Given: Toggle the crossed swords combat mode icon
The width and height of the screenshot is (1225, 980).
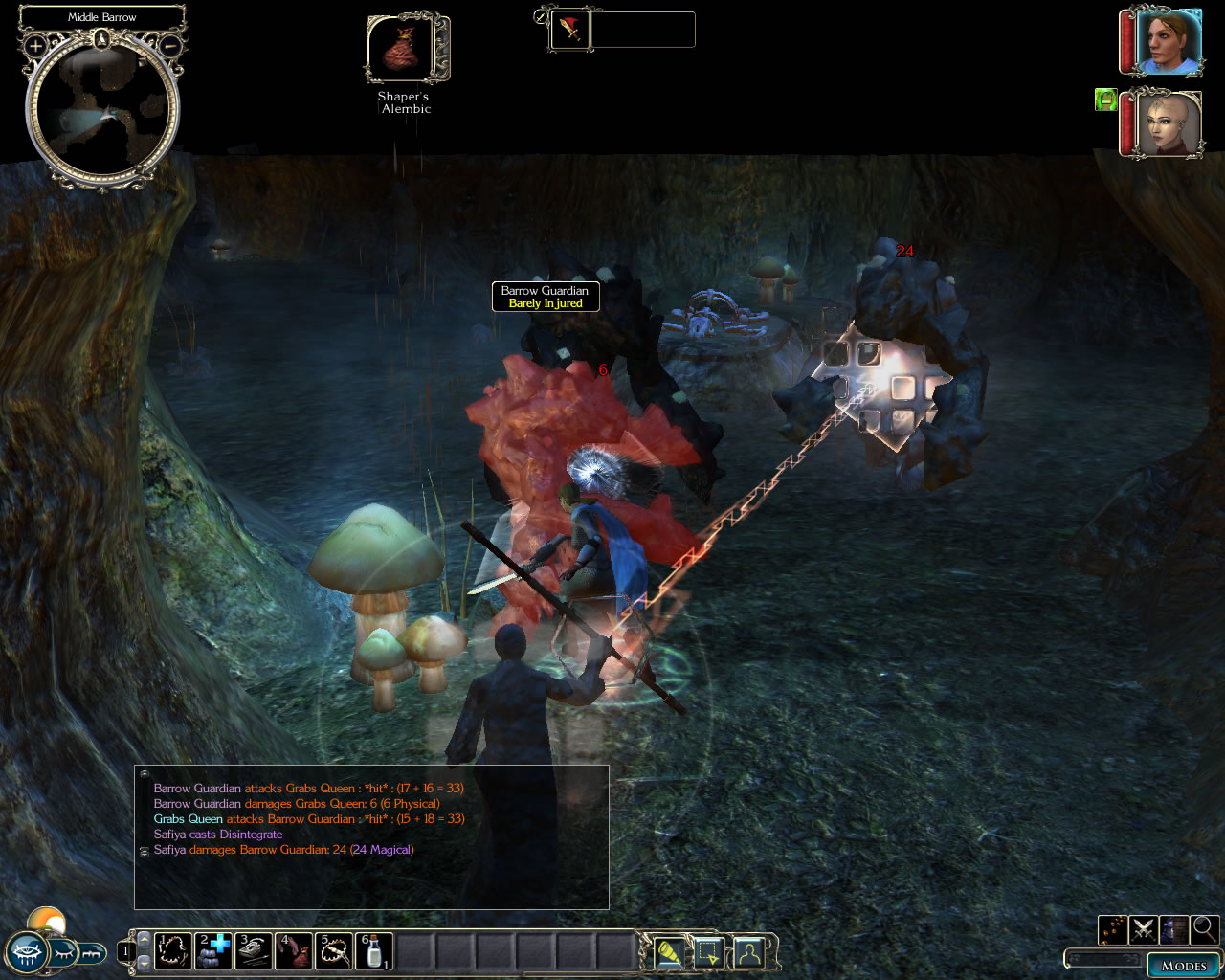Looking at the screenshot, I should [x=1144, y=928].
